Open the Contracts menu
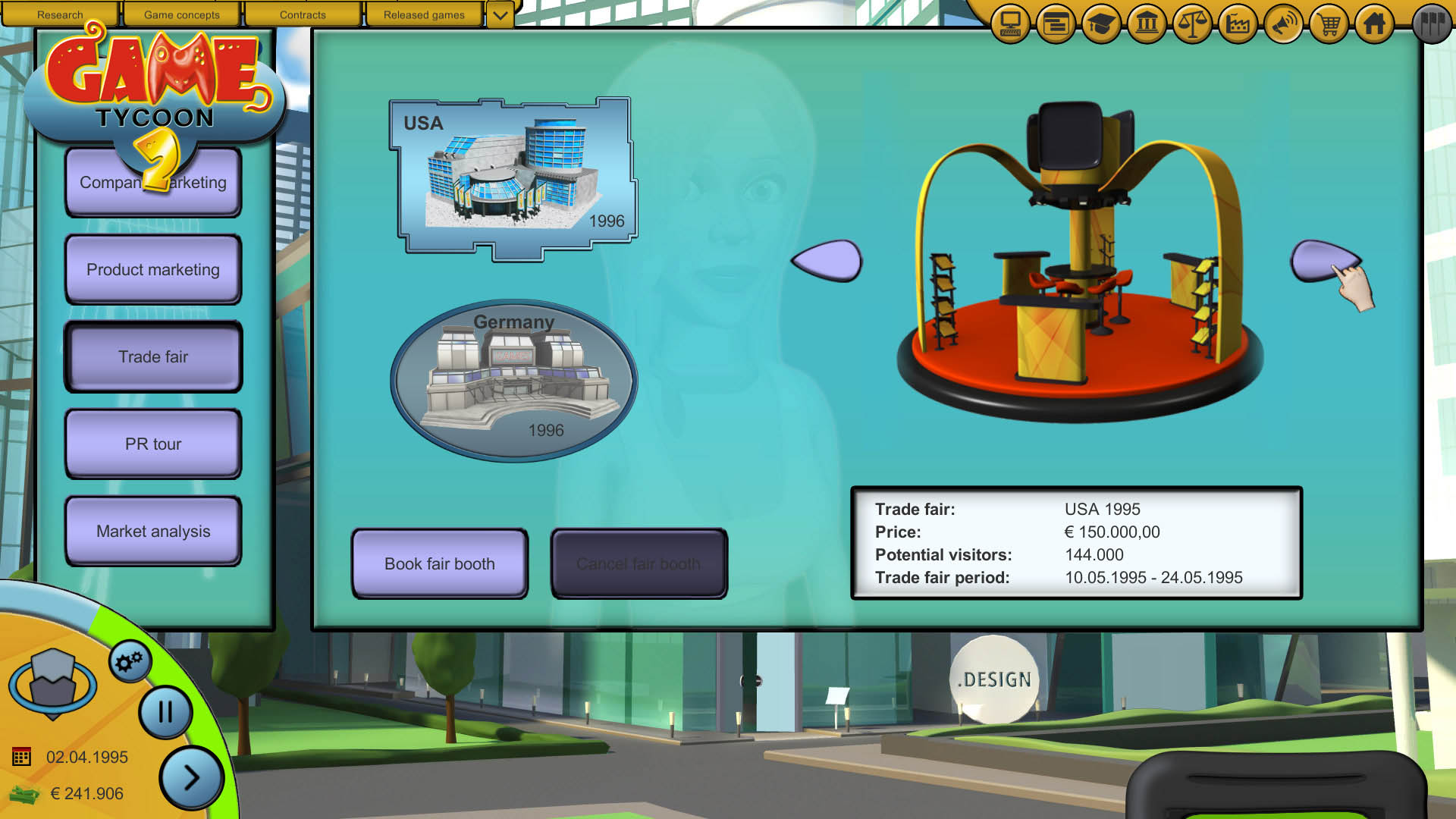Viewport: 1456px width, 819px height. 303,14
